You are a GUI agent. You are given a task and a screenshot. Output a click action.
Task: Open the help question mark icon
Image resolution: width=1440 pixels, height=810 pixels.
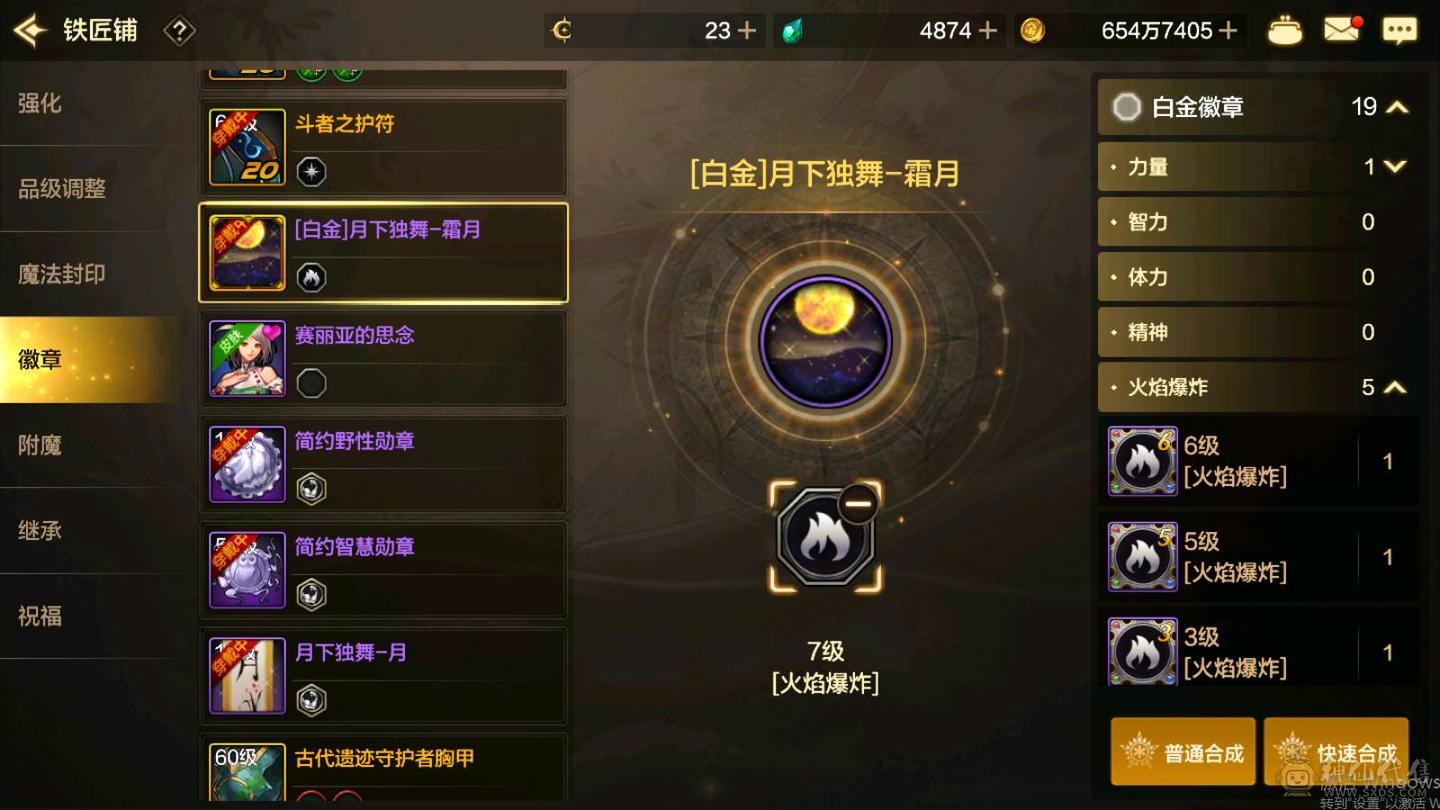[178, 30]
